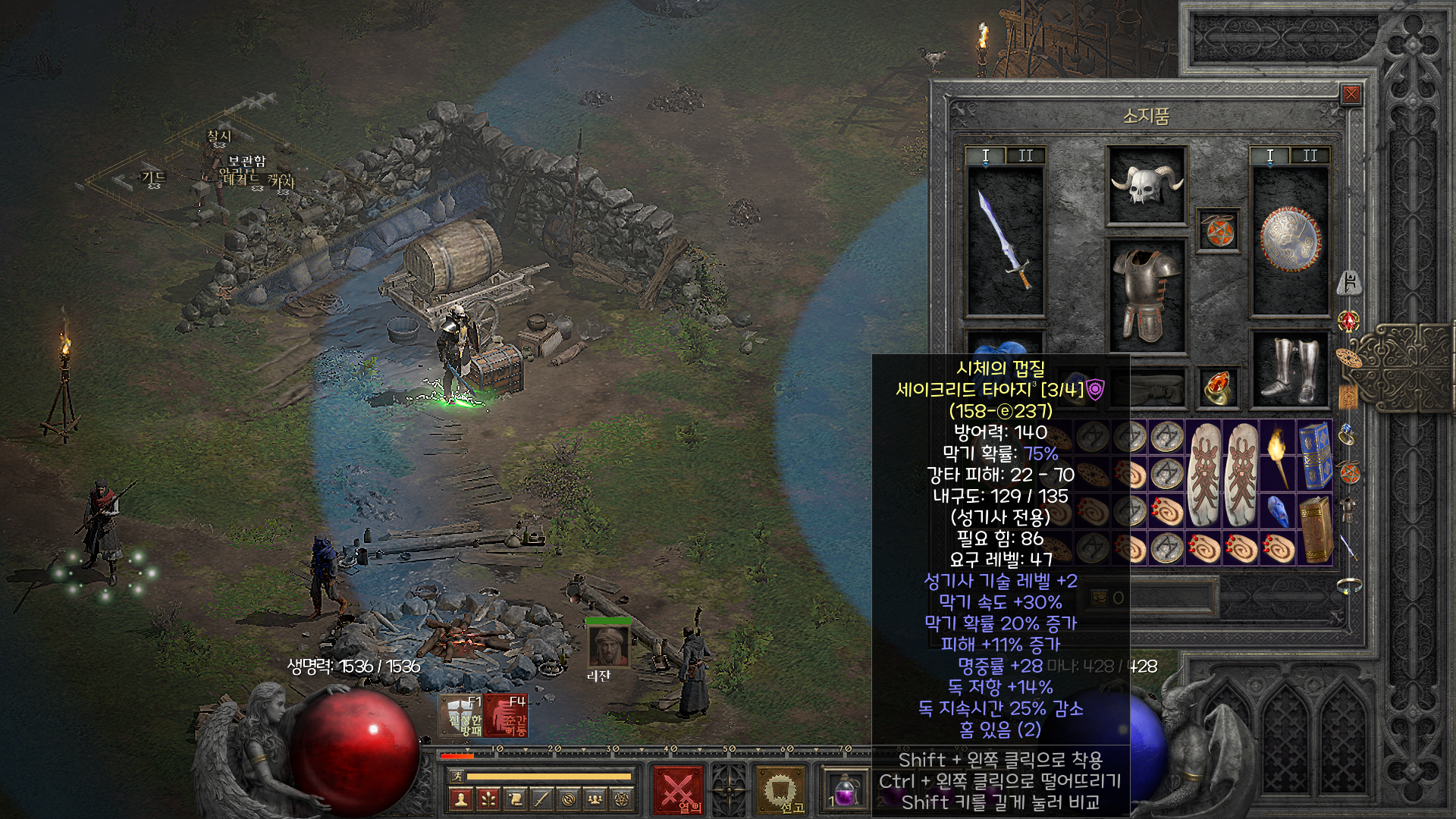The image size is (1456, 819).
Task: Select the equipped crystal sword slot
Action: coord(1006,241)
